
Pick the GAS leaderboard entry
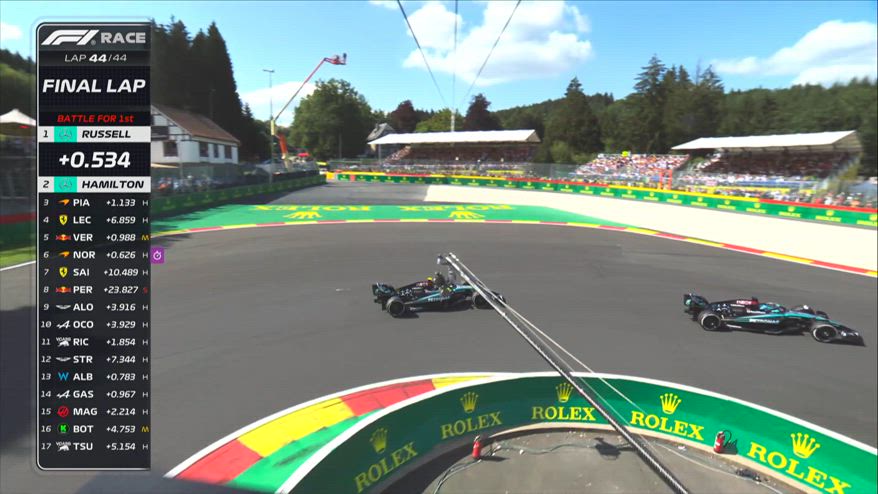[x=94, y=394]
